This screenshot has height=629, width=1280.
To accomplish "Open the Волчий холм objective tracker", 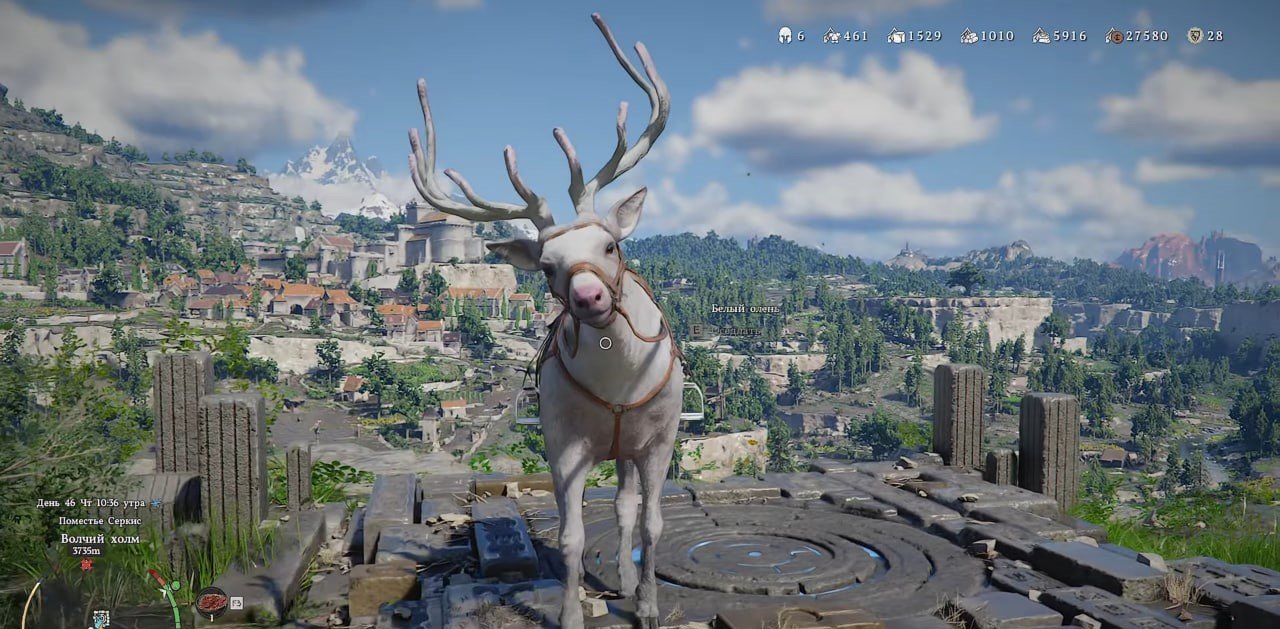I will [99, 538].
